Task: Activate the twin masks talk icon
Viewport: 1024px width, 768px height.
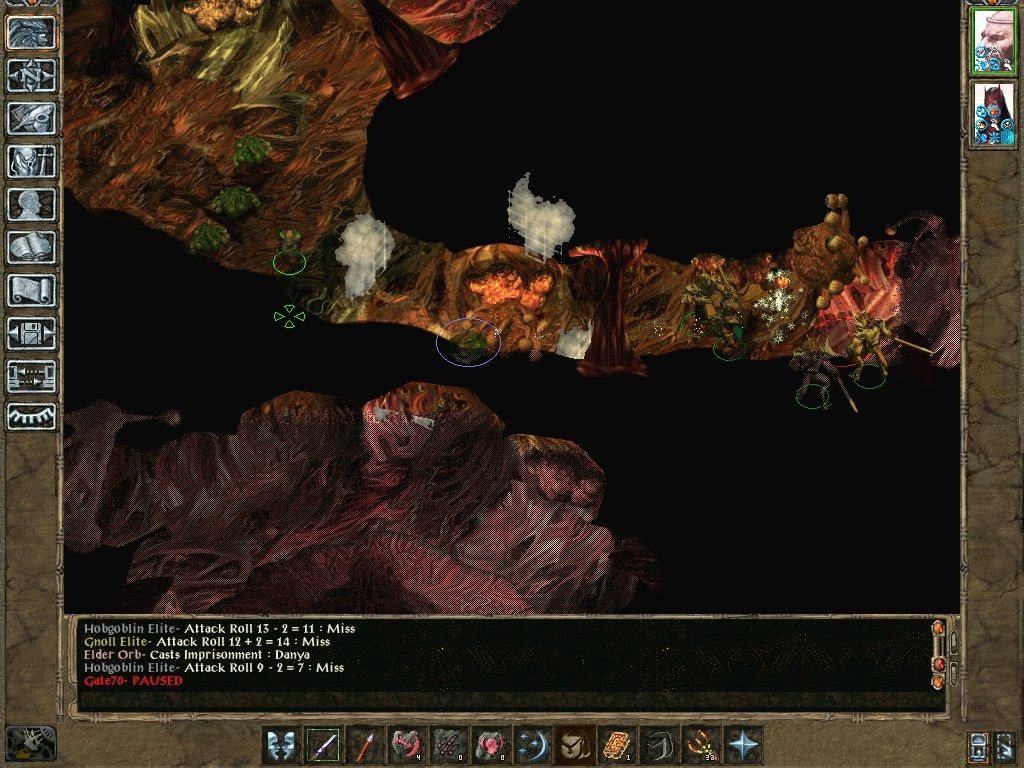Action: [280, 746]
